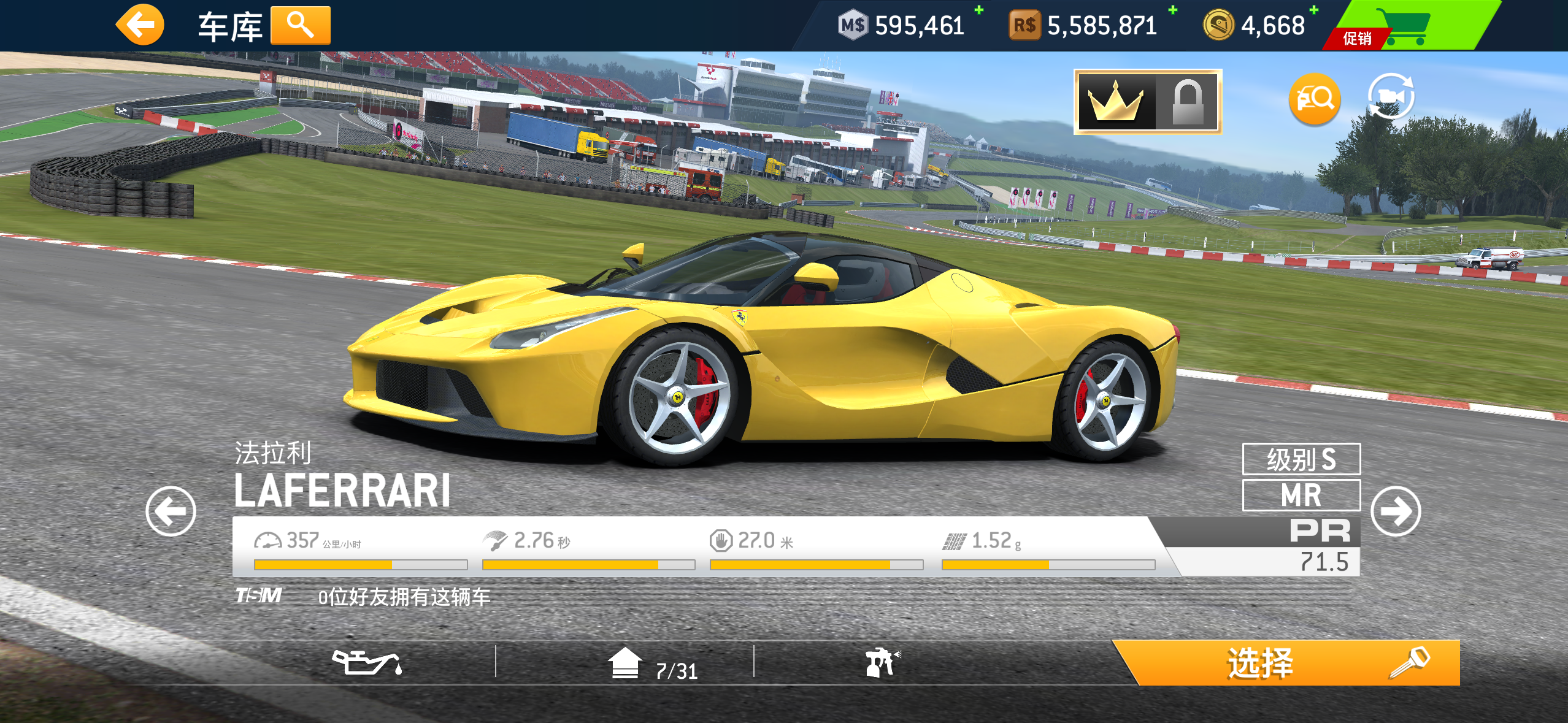Select the crown filter toggle
1568x723 pixels.
pos(1115,102)
